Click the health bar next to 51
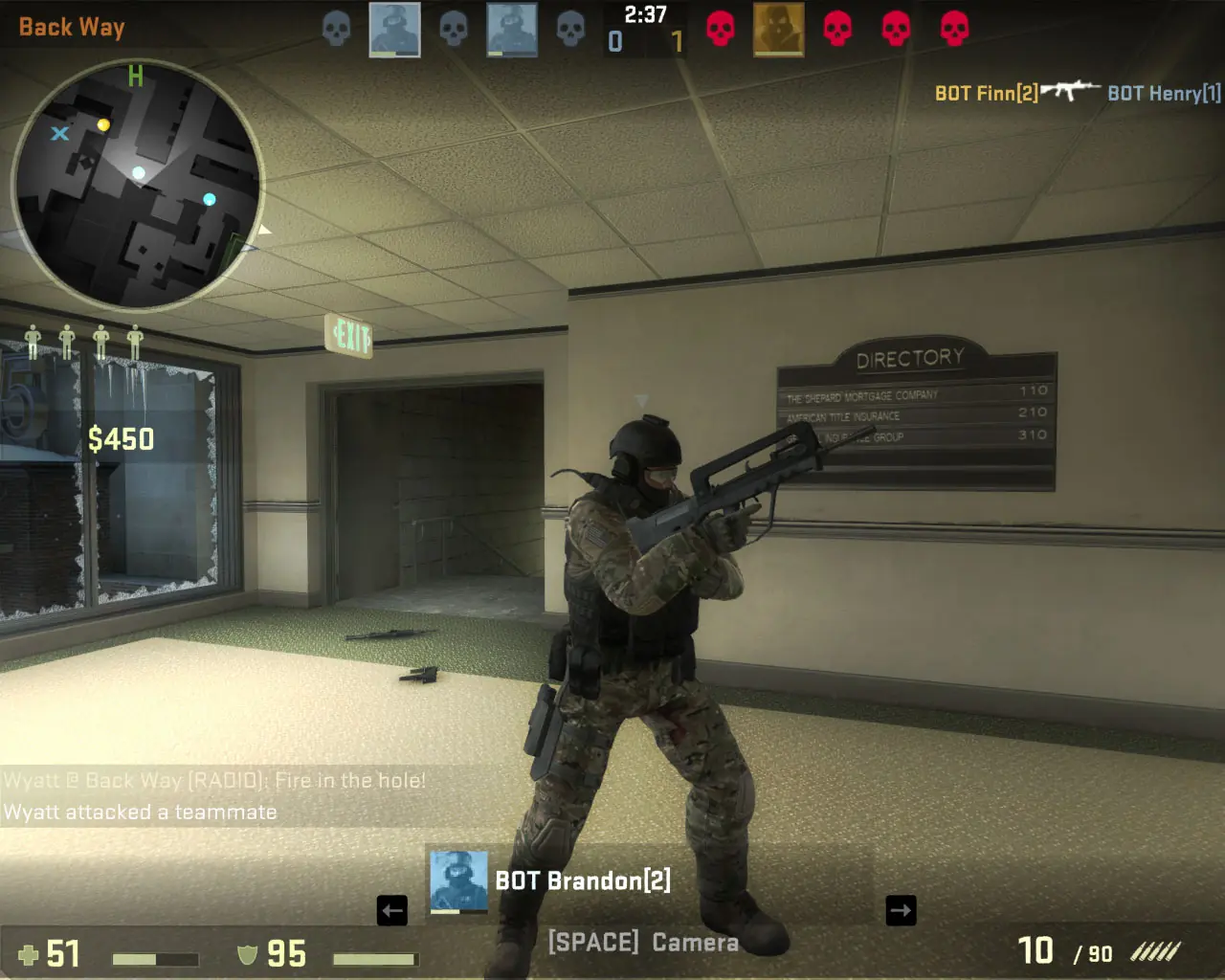 click(x=153, y=955)
